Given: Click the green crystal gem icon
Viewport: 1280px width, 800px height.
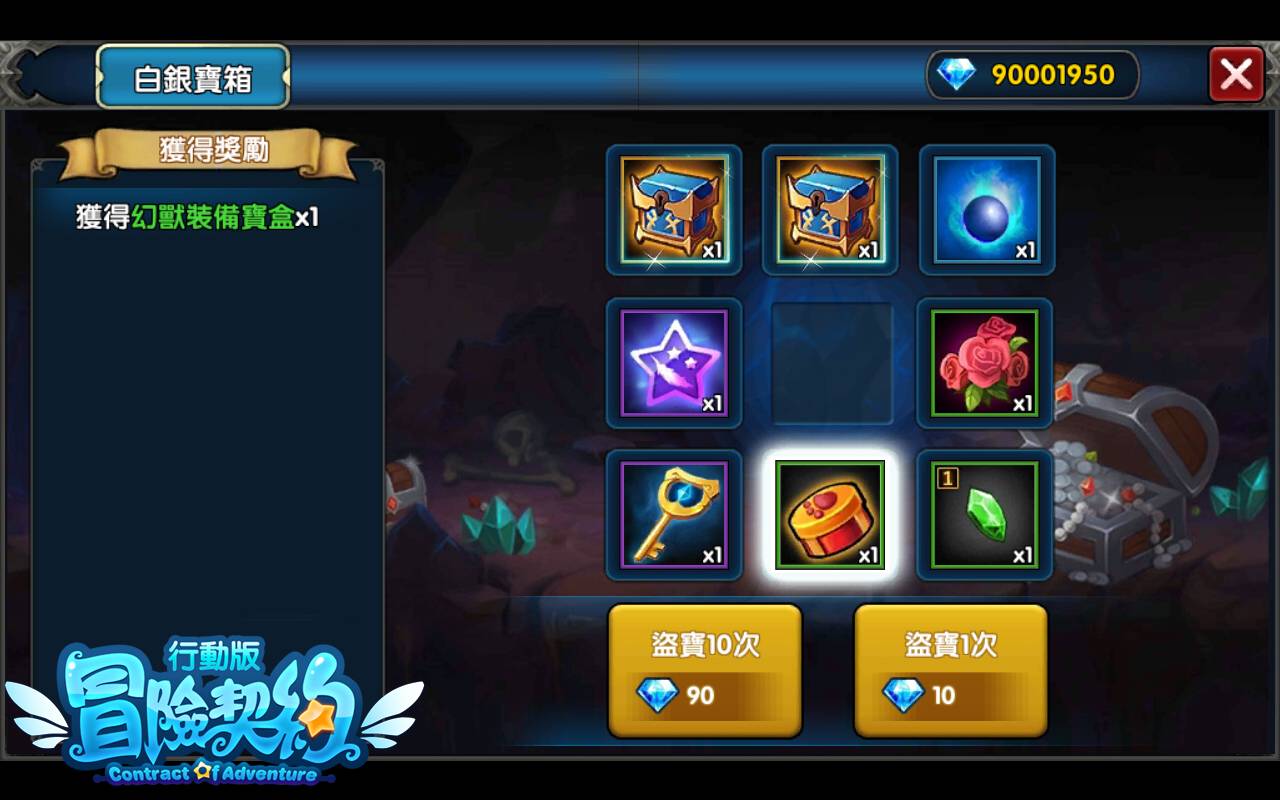Looking at the screenshot, I should (985, 515).
